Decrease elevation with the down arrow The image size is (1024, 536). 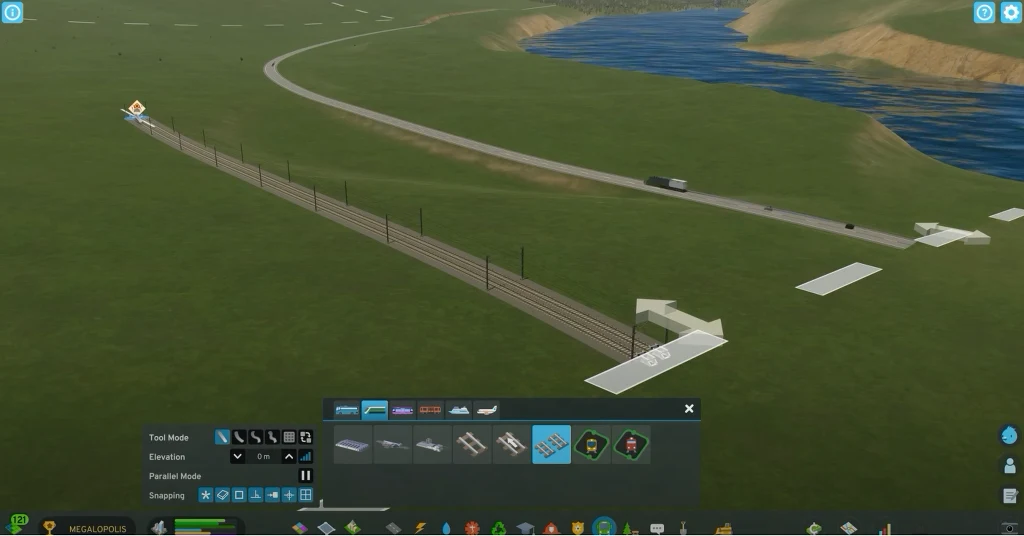[x=238, y=456]
